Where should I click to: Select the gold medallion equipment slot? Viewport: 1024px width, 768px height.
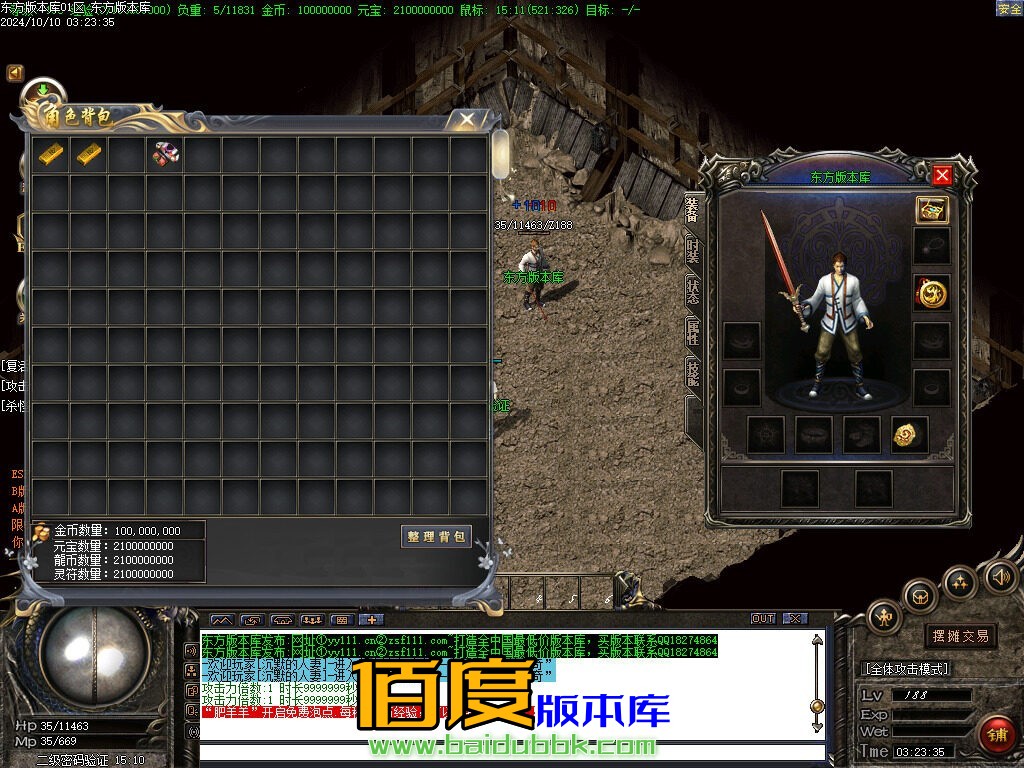point(931,293)
